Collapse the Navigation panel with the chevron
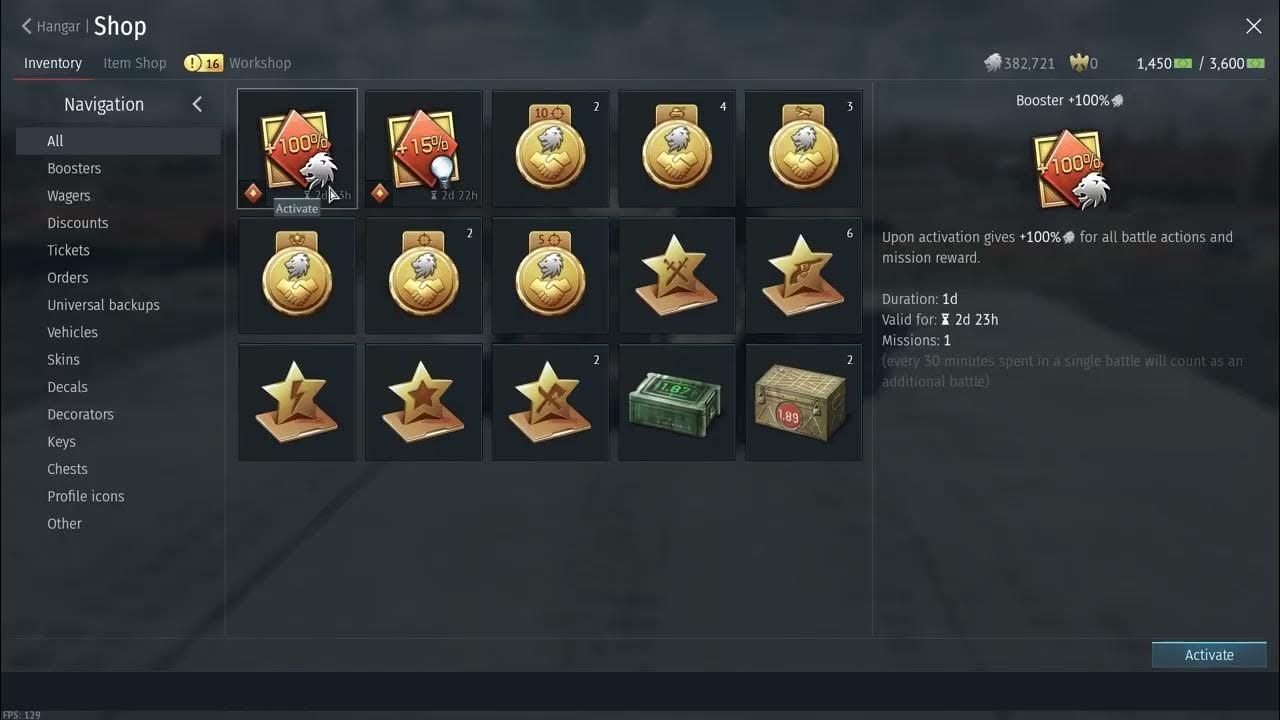This screenshot has height=720, width=1280. pyautogui.click(x=197, y=103)
